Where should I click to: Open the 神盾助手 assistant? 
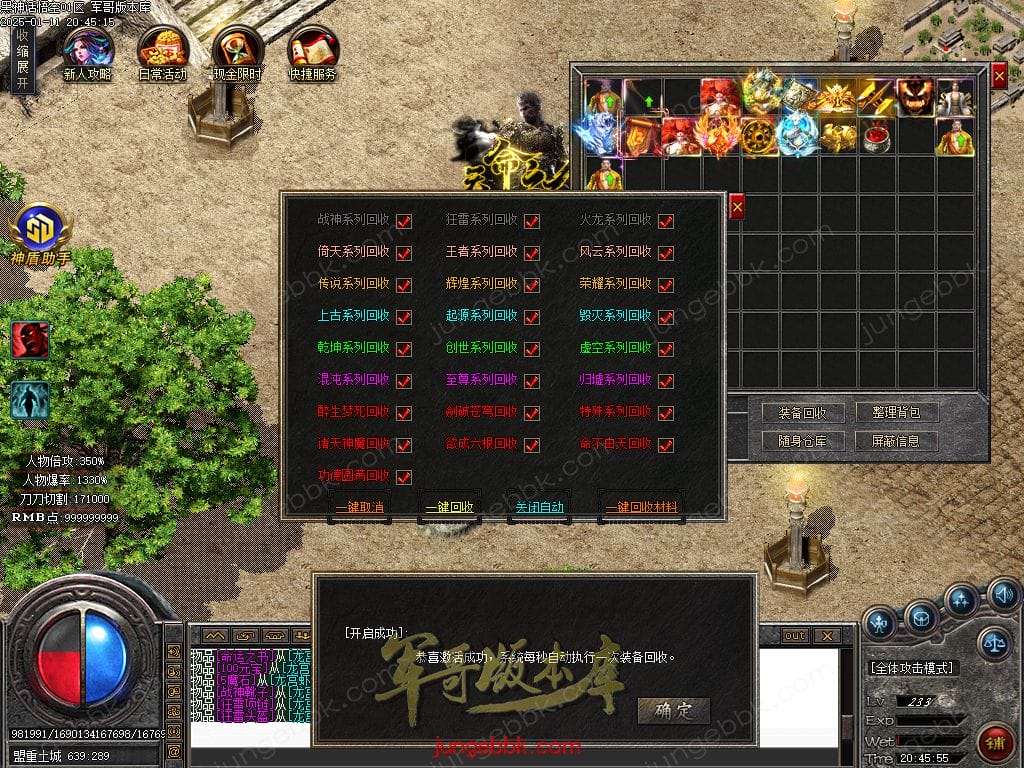point(40,236)
